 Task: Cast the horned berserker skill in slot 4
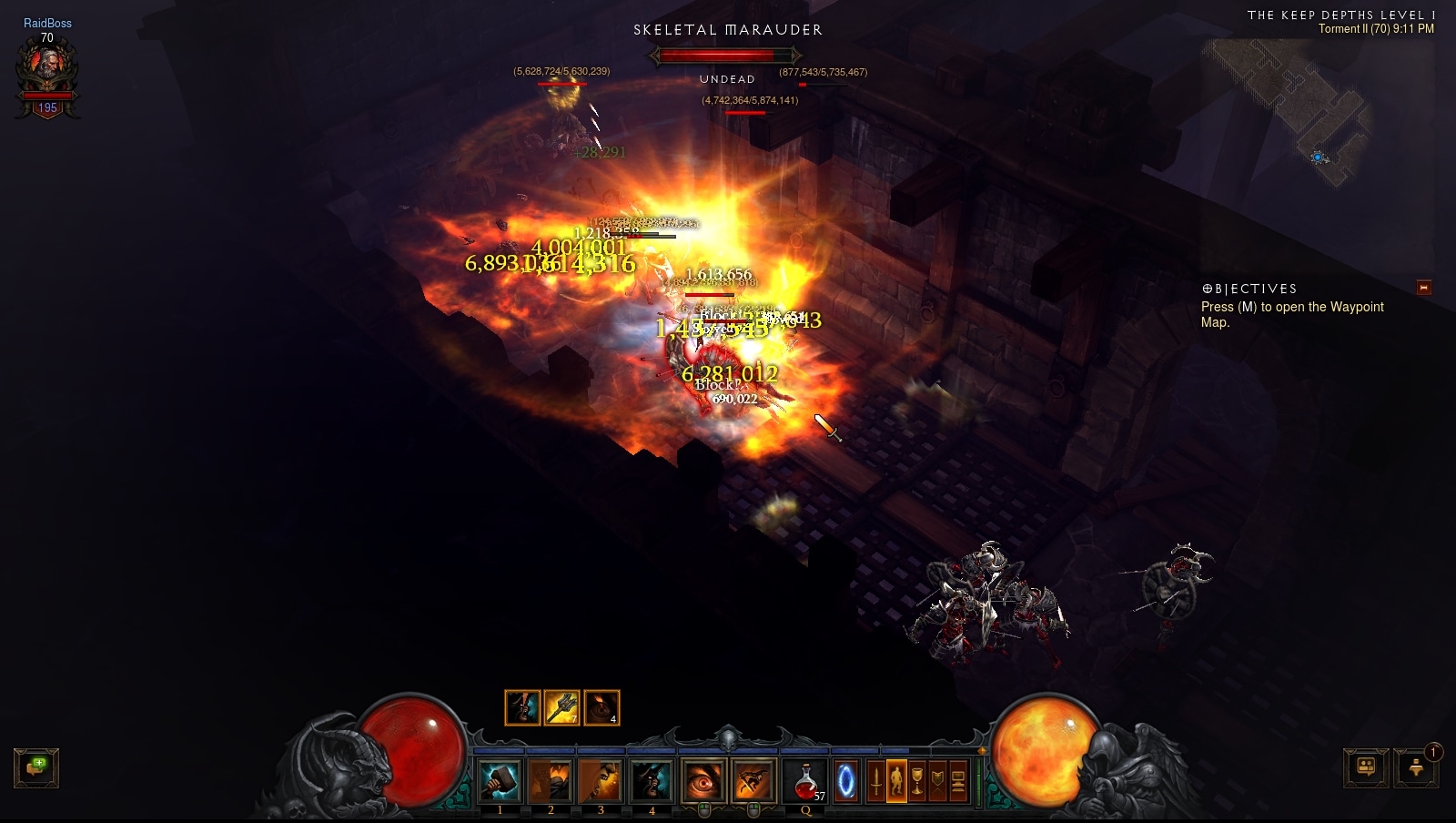coord(652,781)
